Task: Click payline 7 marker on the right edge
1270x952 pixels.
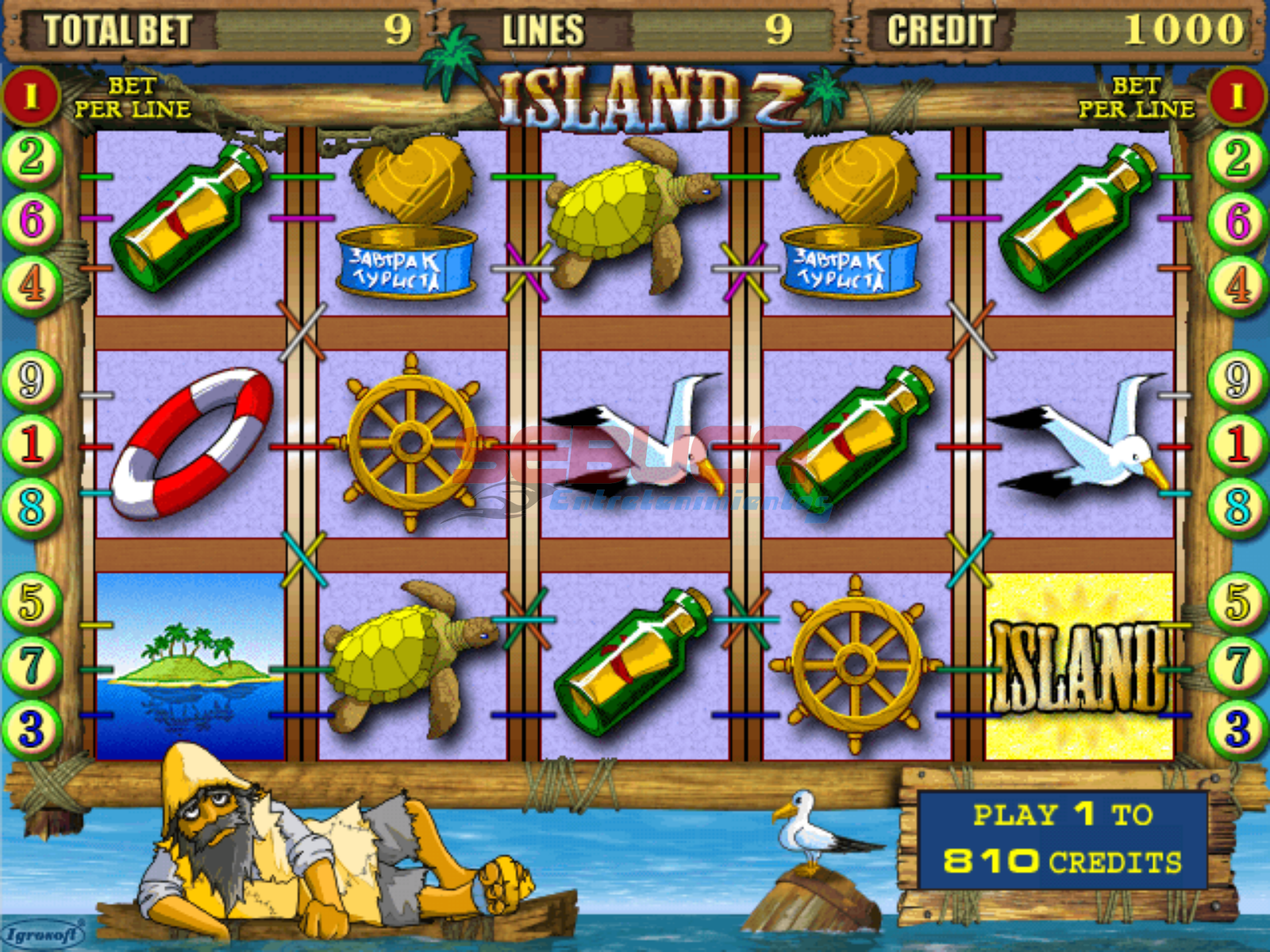Action: point(1237,665)
